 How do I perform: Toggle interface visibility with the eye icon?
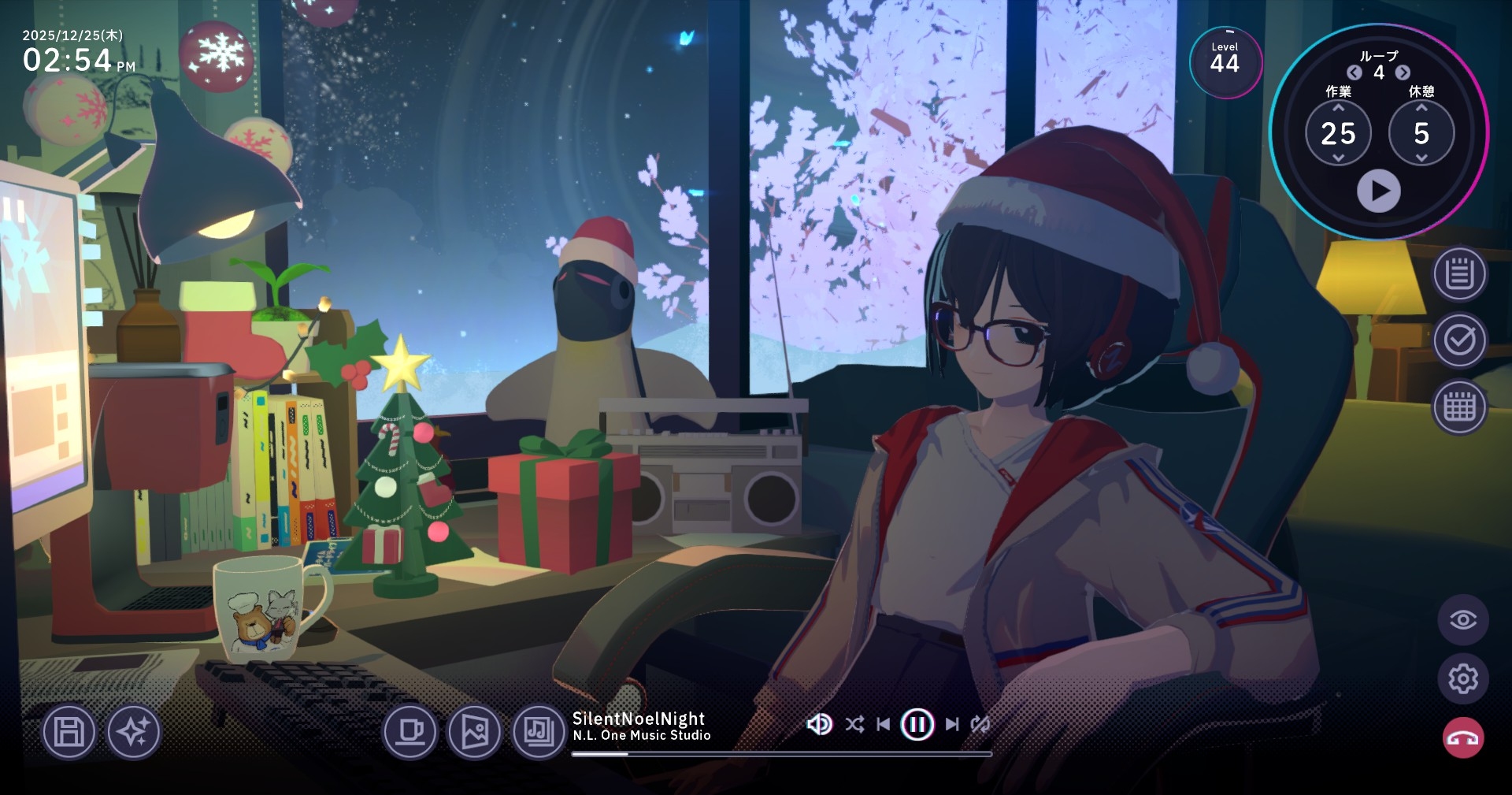[1462, 620]
